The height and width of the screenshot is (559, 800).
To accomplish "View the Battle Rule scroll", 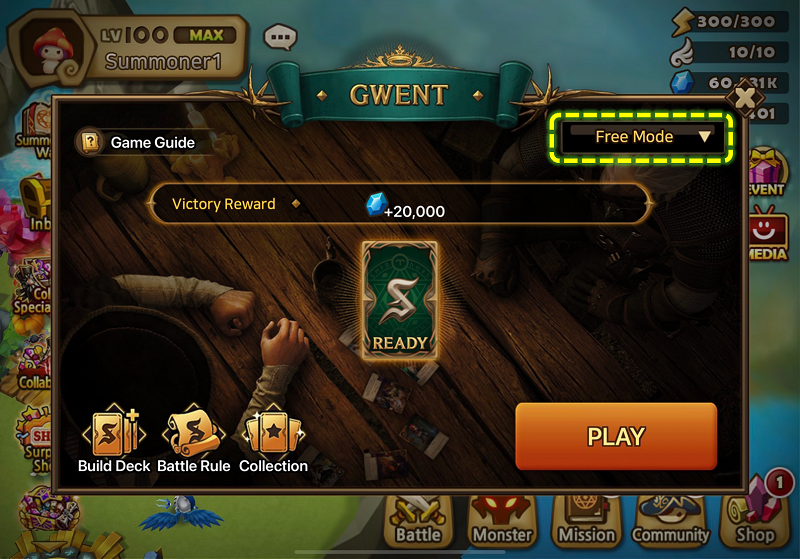I will 193,440.
